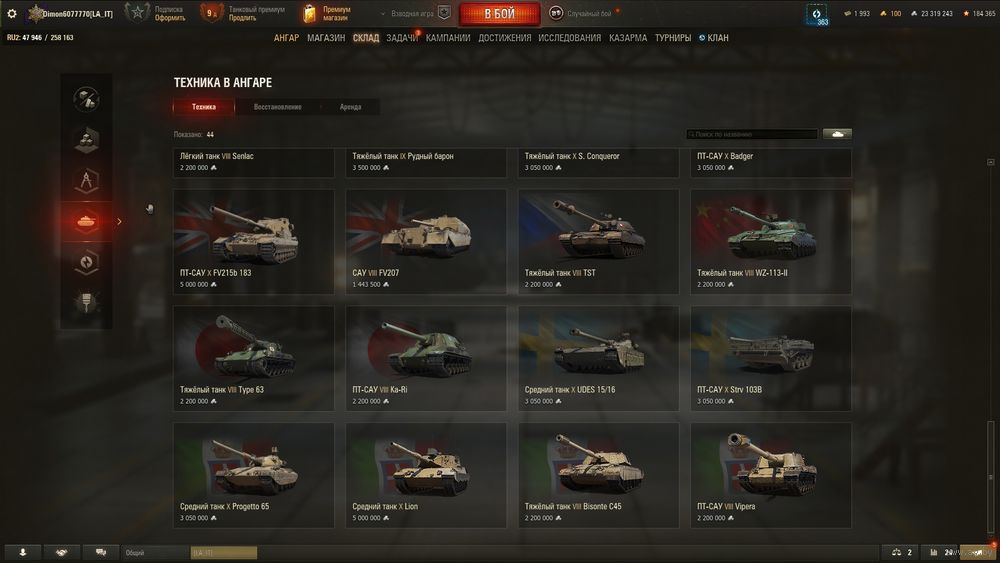Open the ТУРНИРЫ menu
The height and width of the screenshot is (563, 1000).
[673, 38]
